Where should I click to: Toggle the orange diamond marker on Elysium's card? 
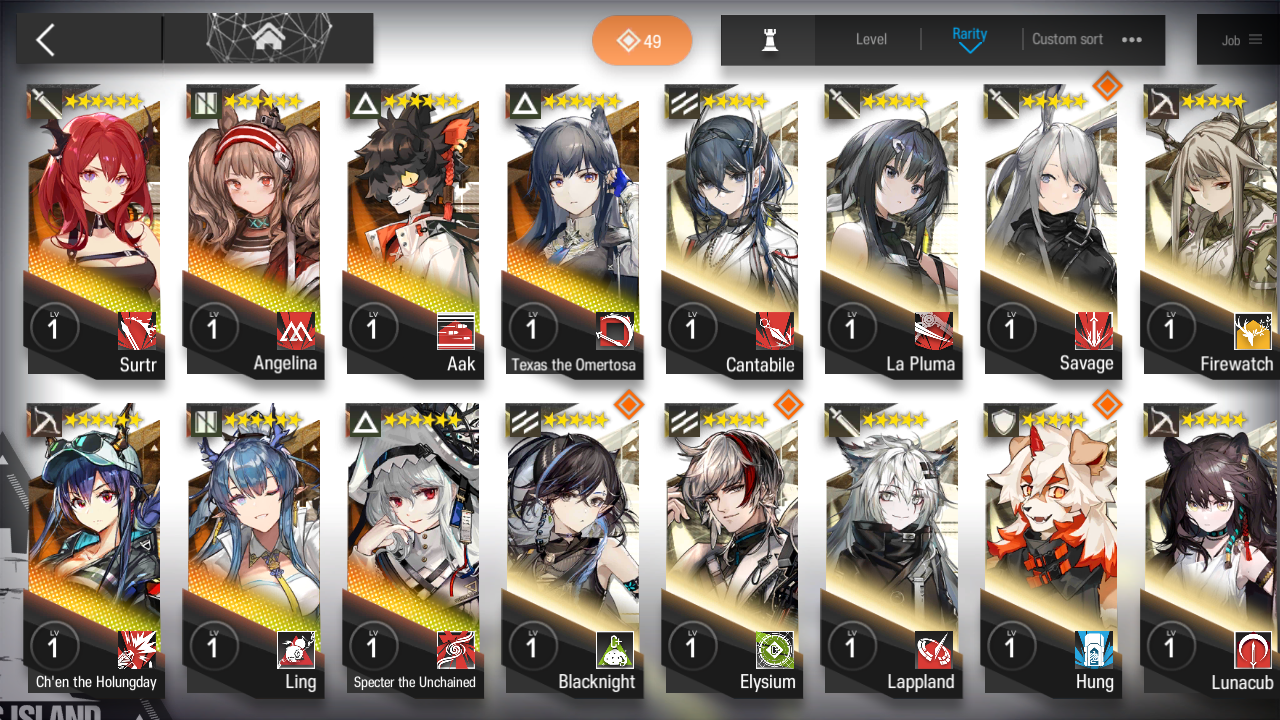click(788, 402)
